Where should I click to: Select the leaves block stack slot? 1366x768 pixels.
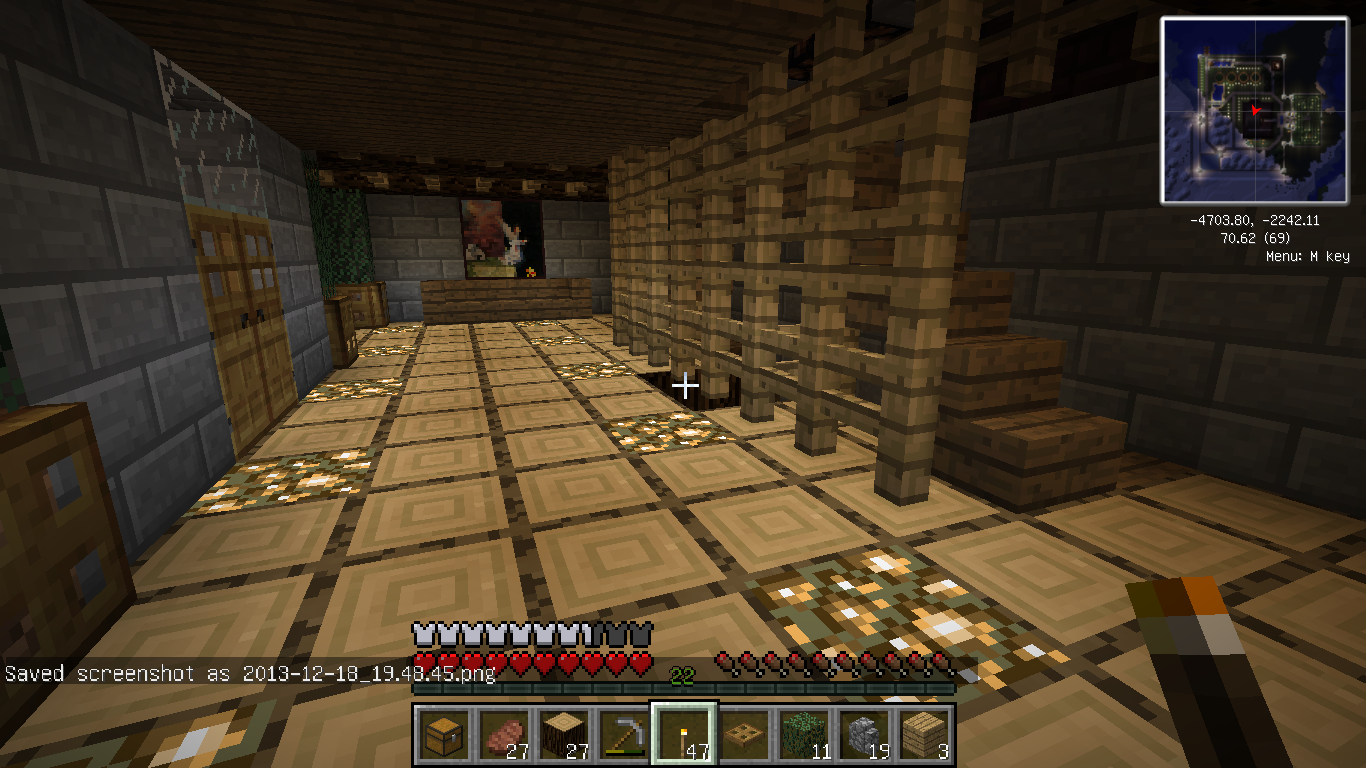point(804,735)
